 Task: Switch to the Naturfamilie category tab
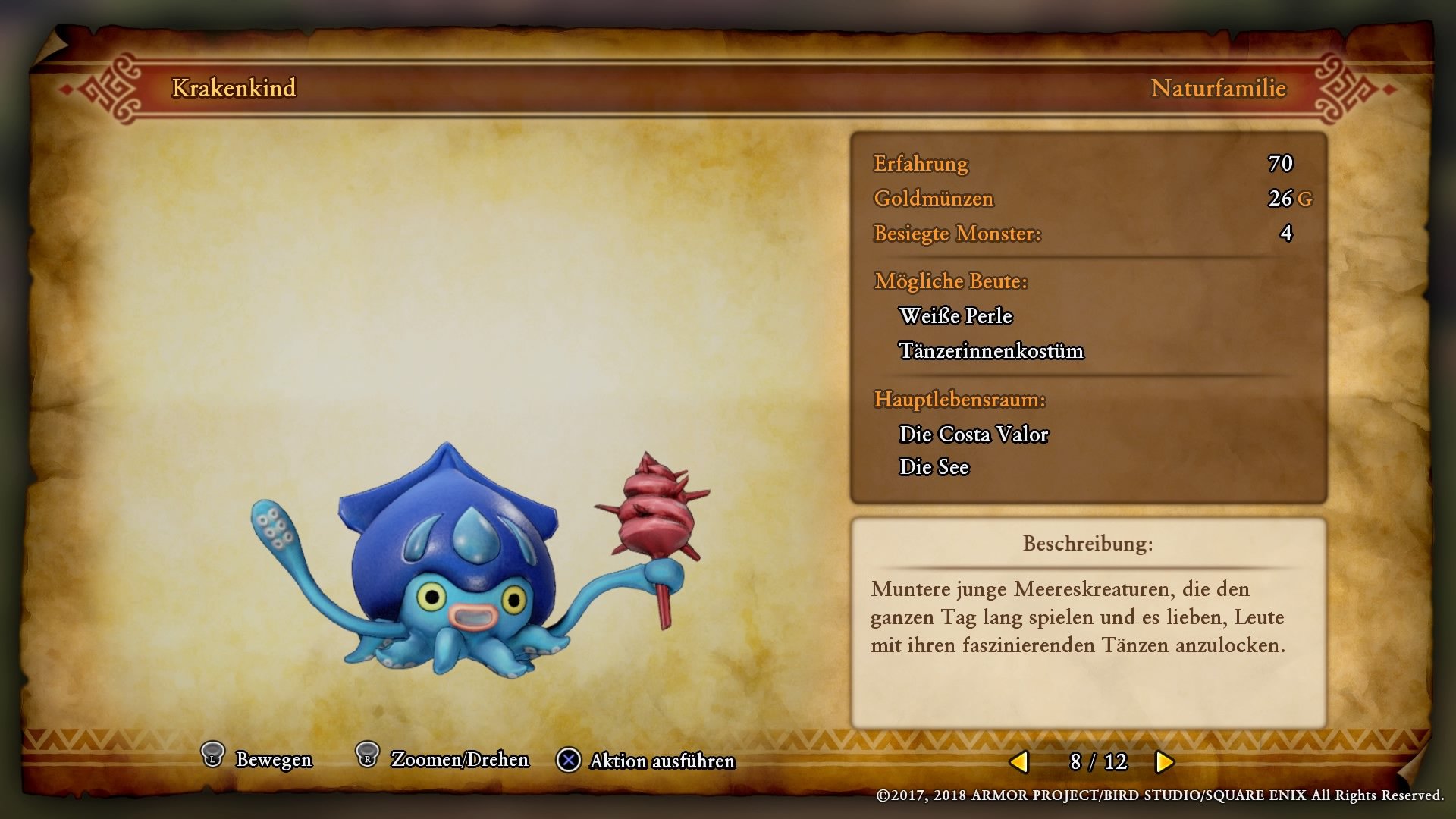click(x=1218, y=89)
